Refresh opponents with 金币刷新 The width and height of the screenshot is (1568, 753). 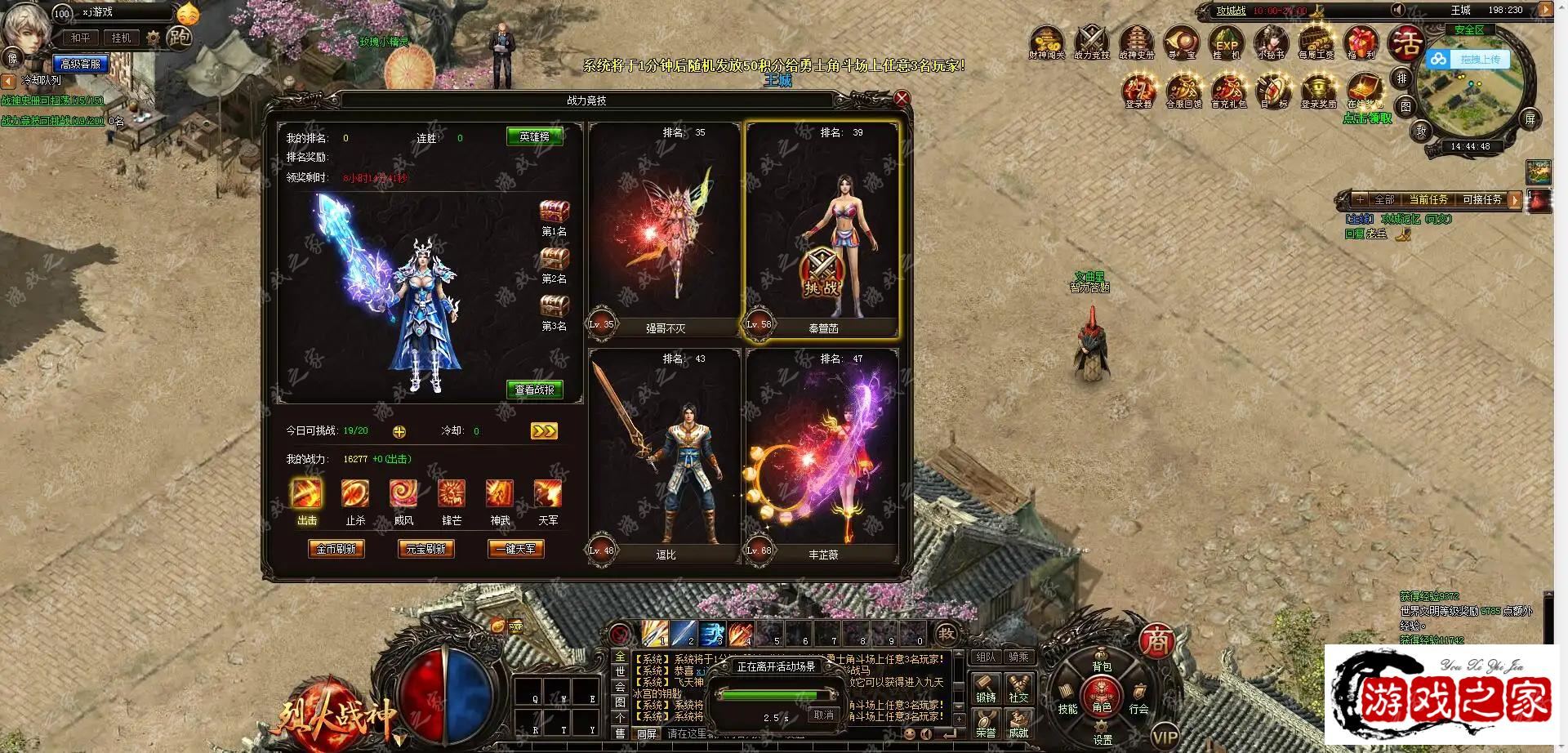(336, 549)
